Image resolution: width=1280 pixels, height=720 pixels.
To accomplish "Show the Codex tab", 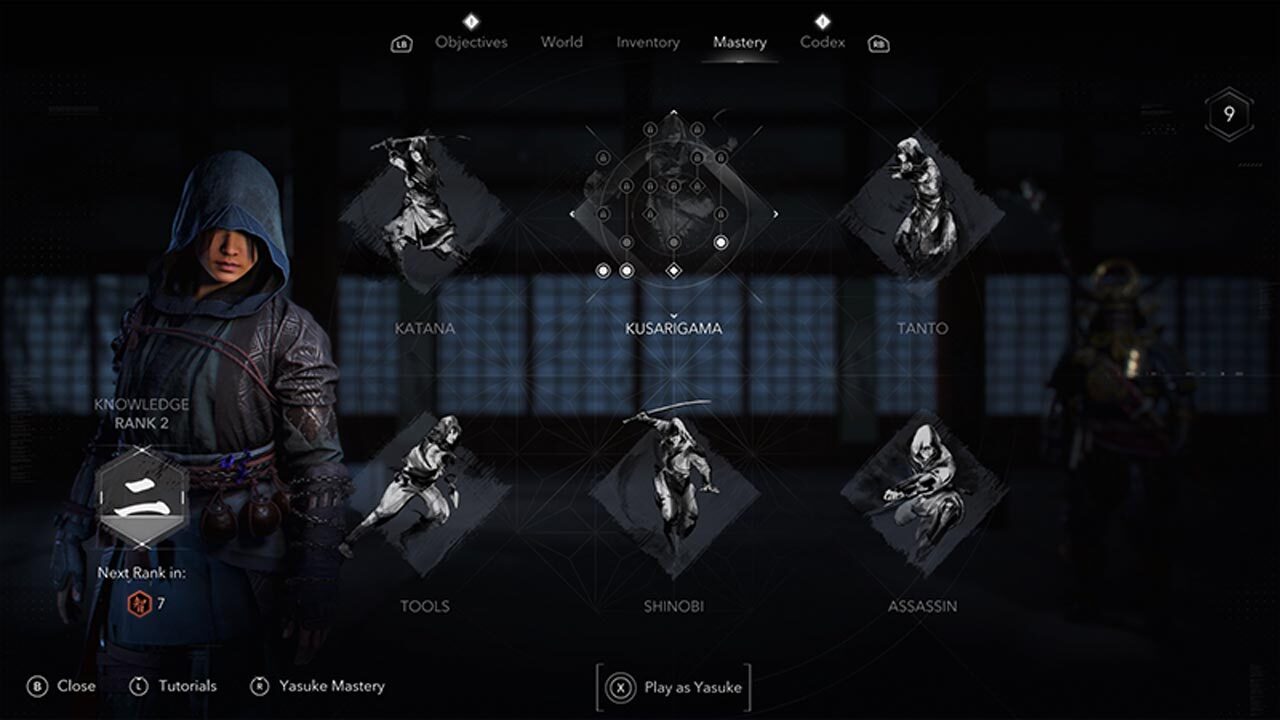I will coord(822,42).
